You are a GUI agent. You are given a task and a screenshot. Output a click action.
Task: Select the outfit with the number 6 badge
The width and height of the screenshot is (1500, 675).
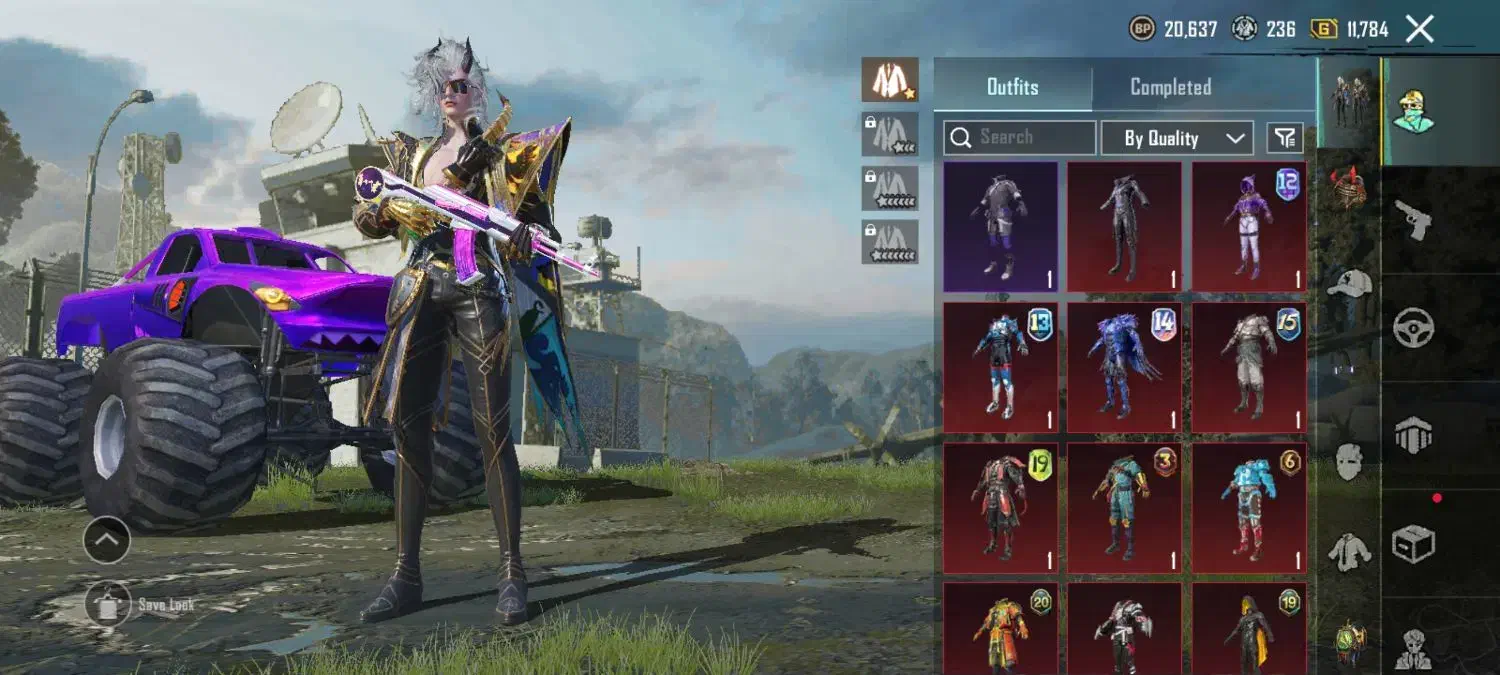point(1248,507)
